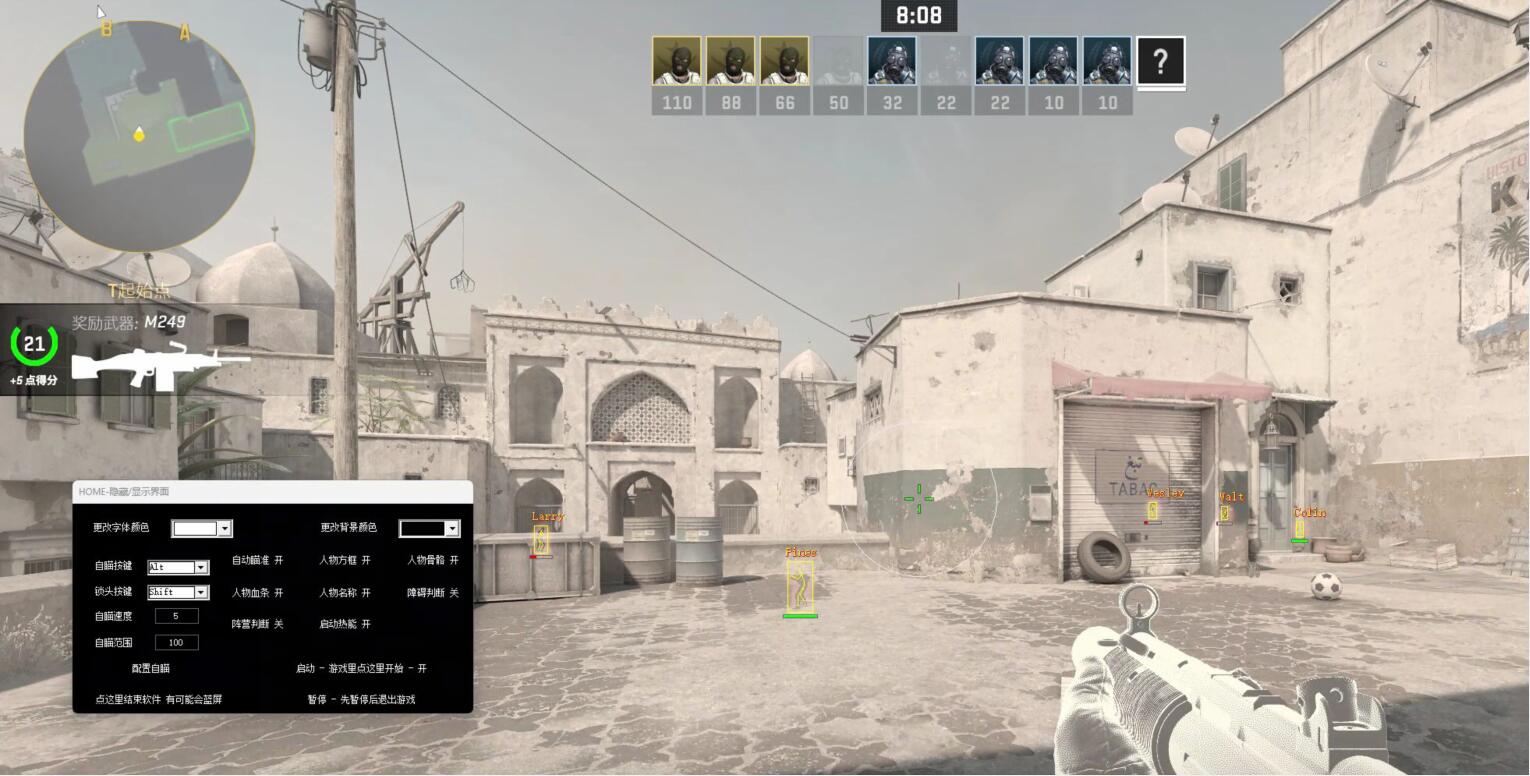Toggle the 人物方框 option

[344, 561]
